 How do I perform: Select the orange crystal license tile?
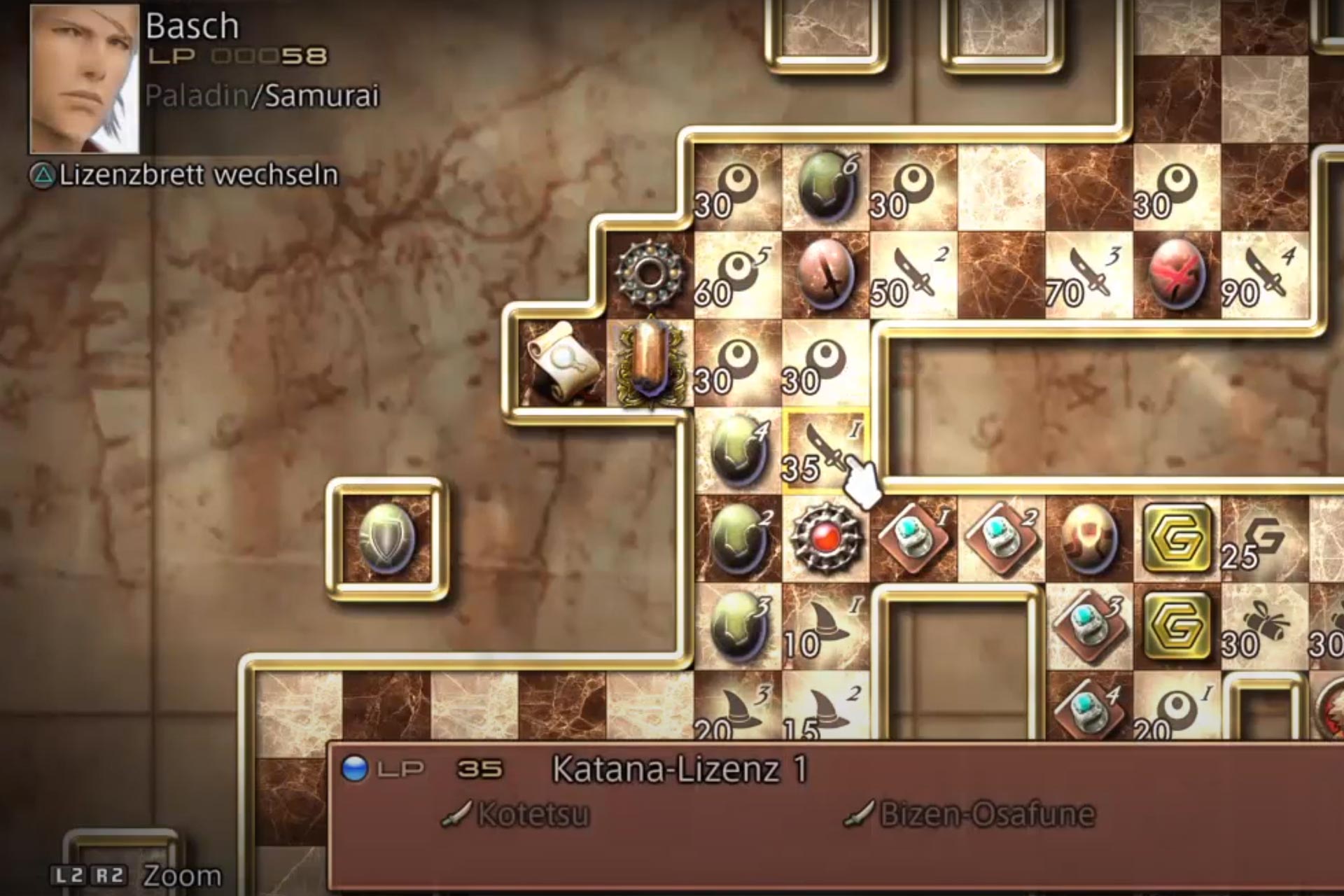[x=651, y=363]
